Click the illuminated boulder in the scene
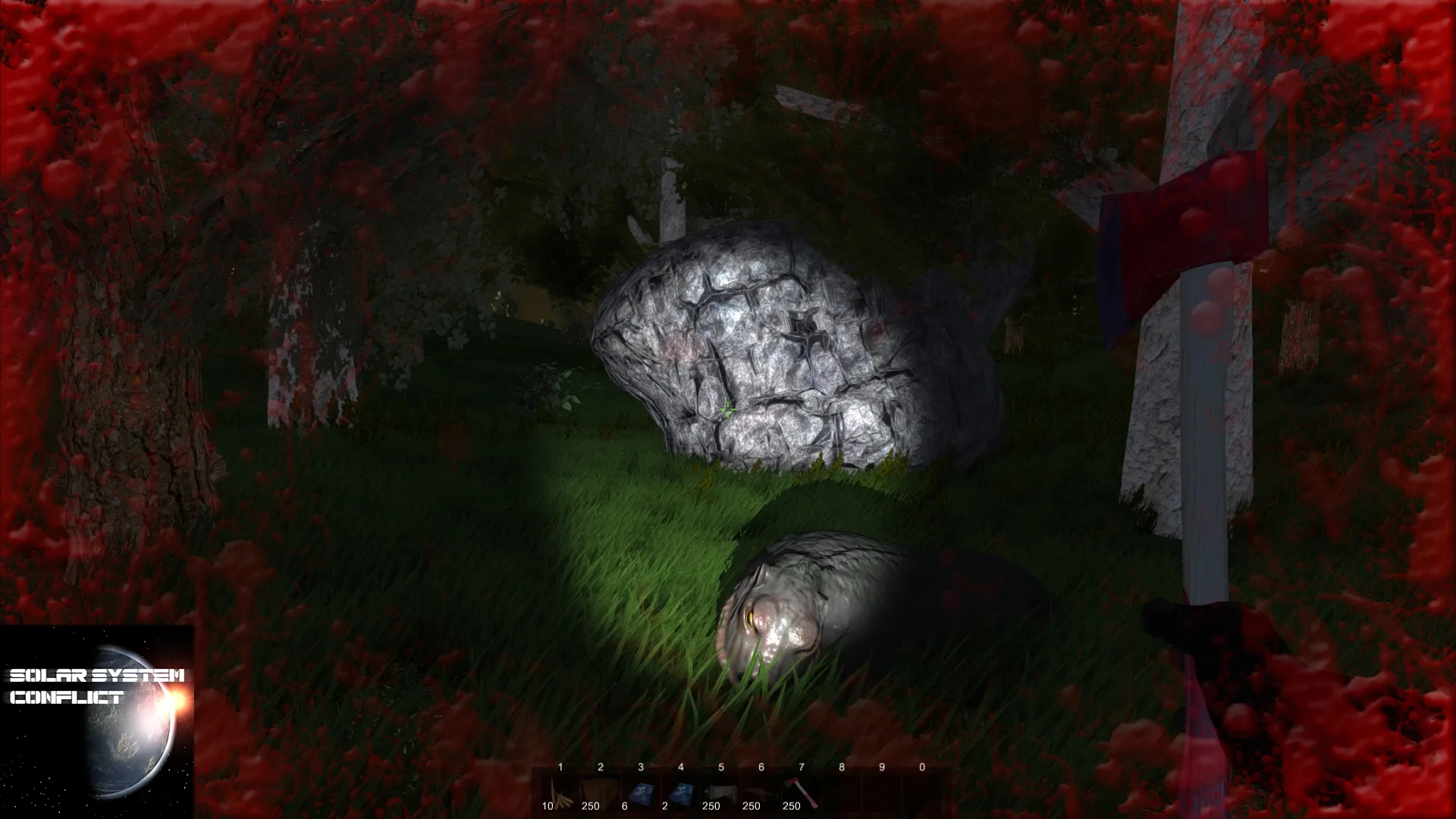Viewport: 1456px width, 819px height. (766, 341)
